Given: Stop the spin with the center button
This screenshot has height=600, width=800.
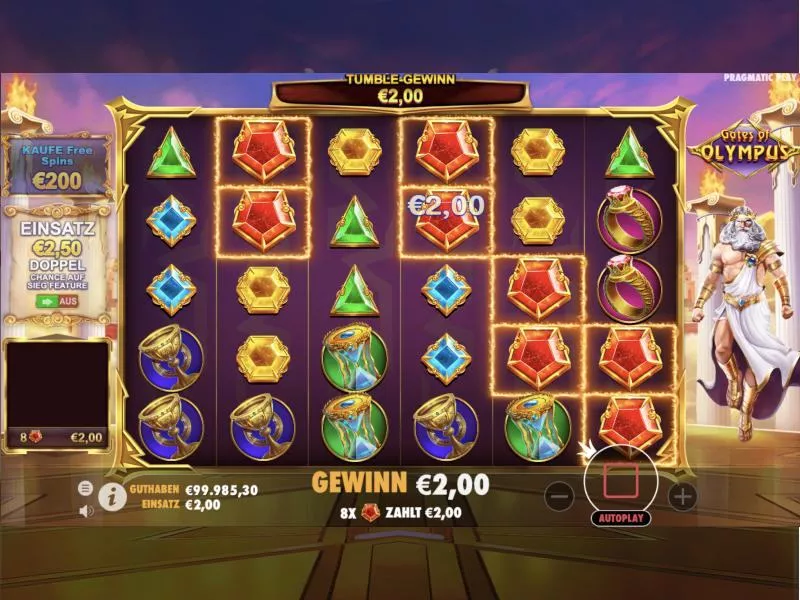Looking at the screenshot, I should click(x=620, y=482).
